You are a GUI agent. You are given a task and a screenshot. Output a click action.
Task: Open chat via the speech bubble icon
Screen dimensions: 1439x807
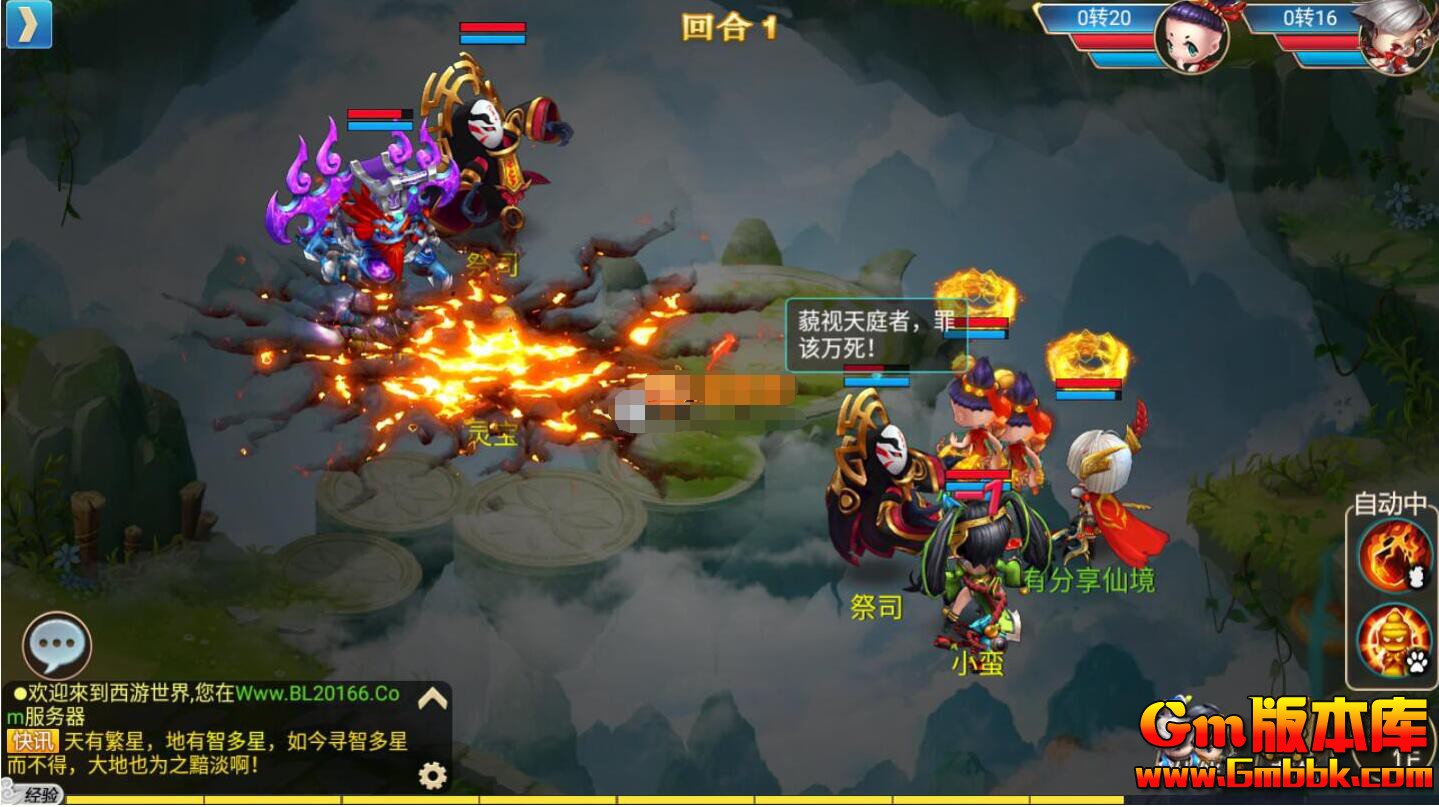55,645
